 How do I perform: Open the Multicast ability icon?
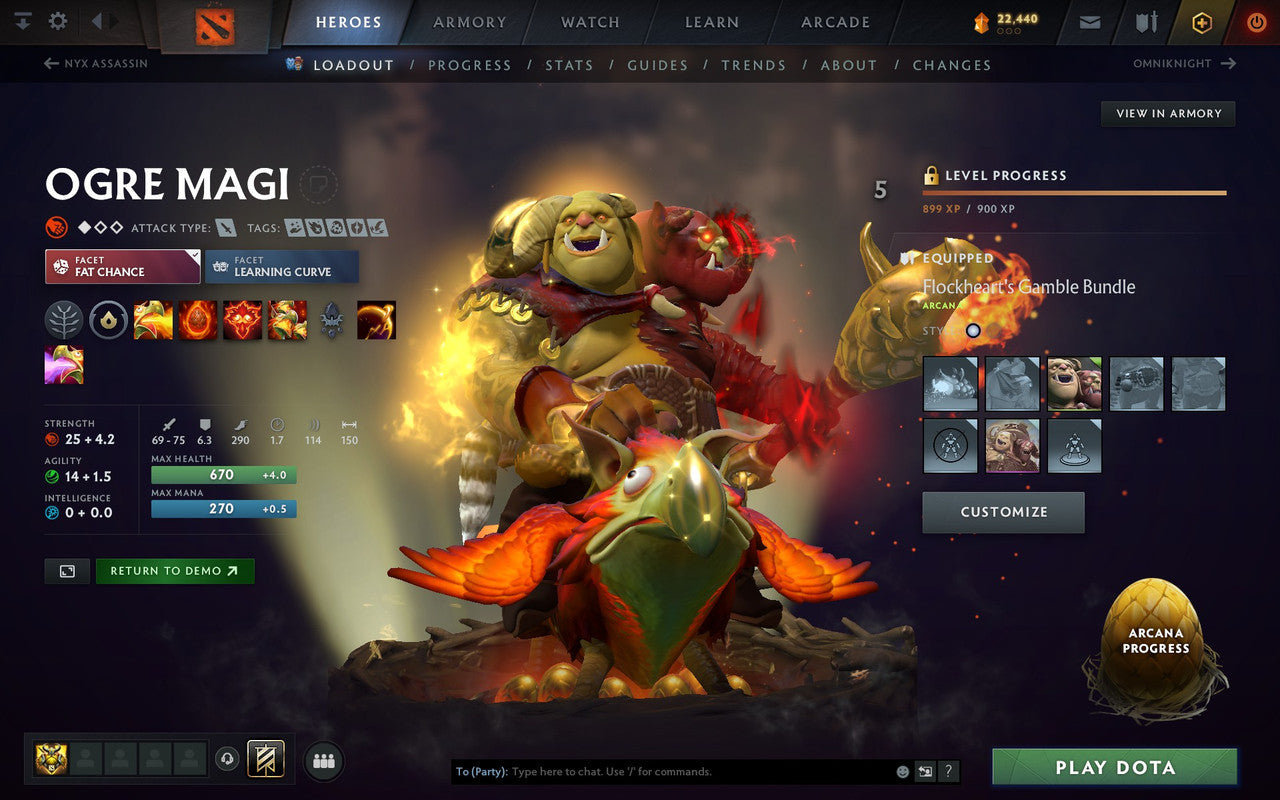pos(288,320)
